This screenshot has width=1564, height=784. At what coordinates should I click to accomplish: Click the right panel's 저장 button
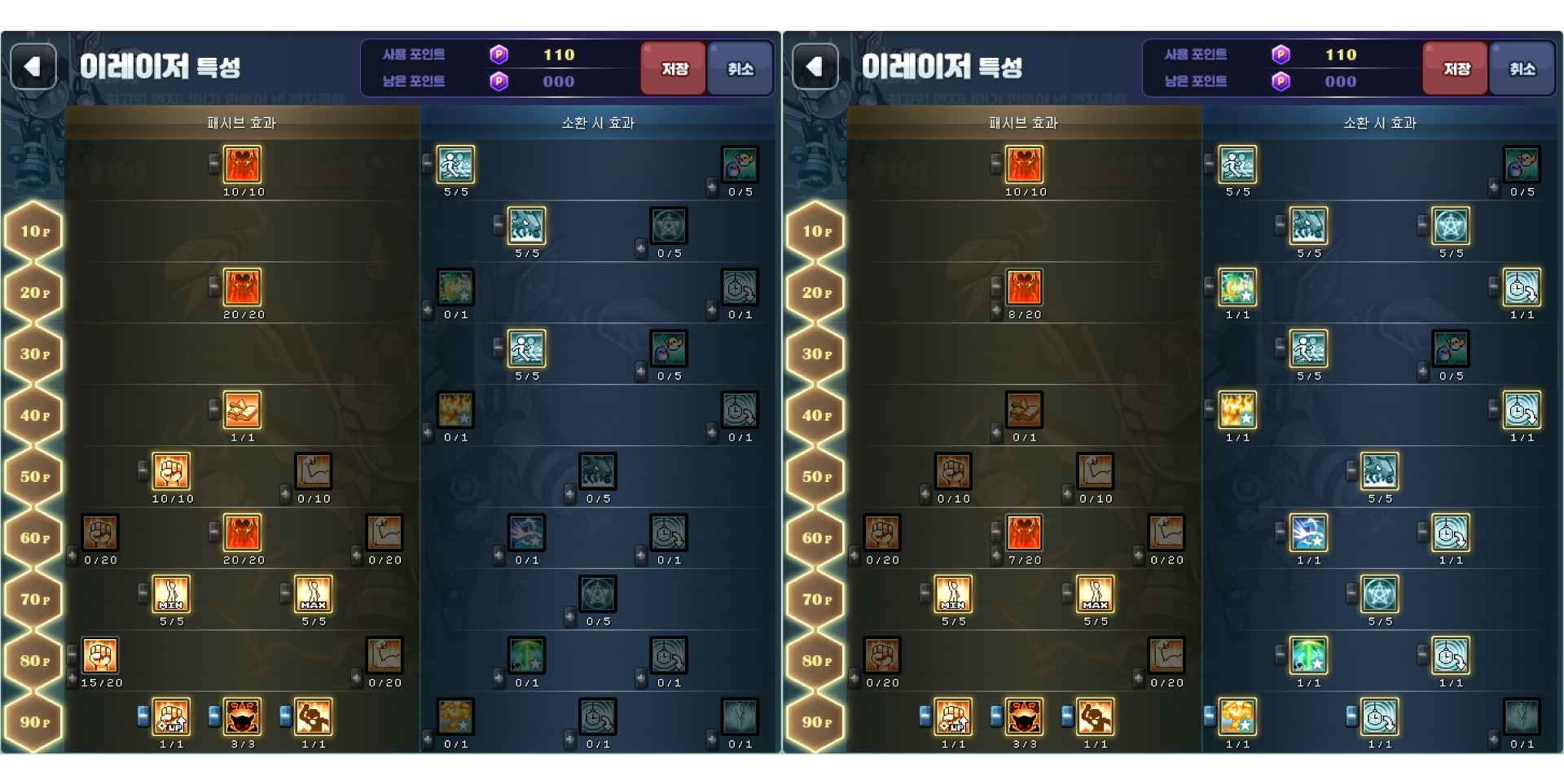1455,68
